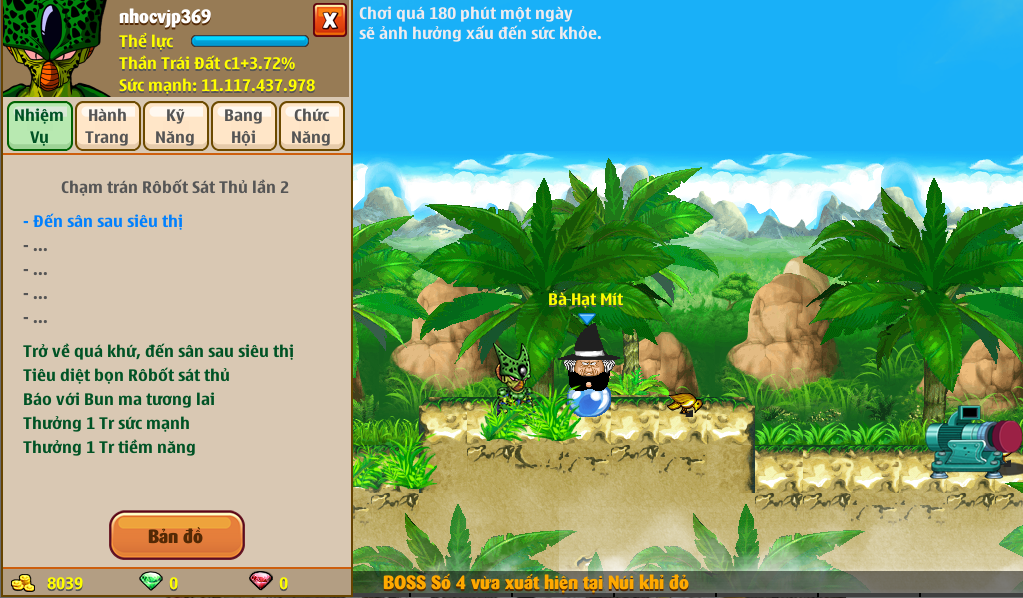The width and height of the screenshot is (1023, 598).
Task: Select the Kỹ Năng tab
Action: pos(175,126)
